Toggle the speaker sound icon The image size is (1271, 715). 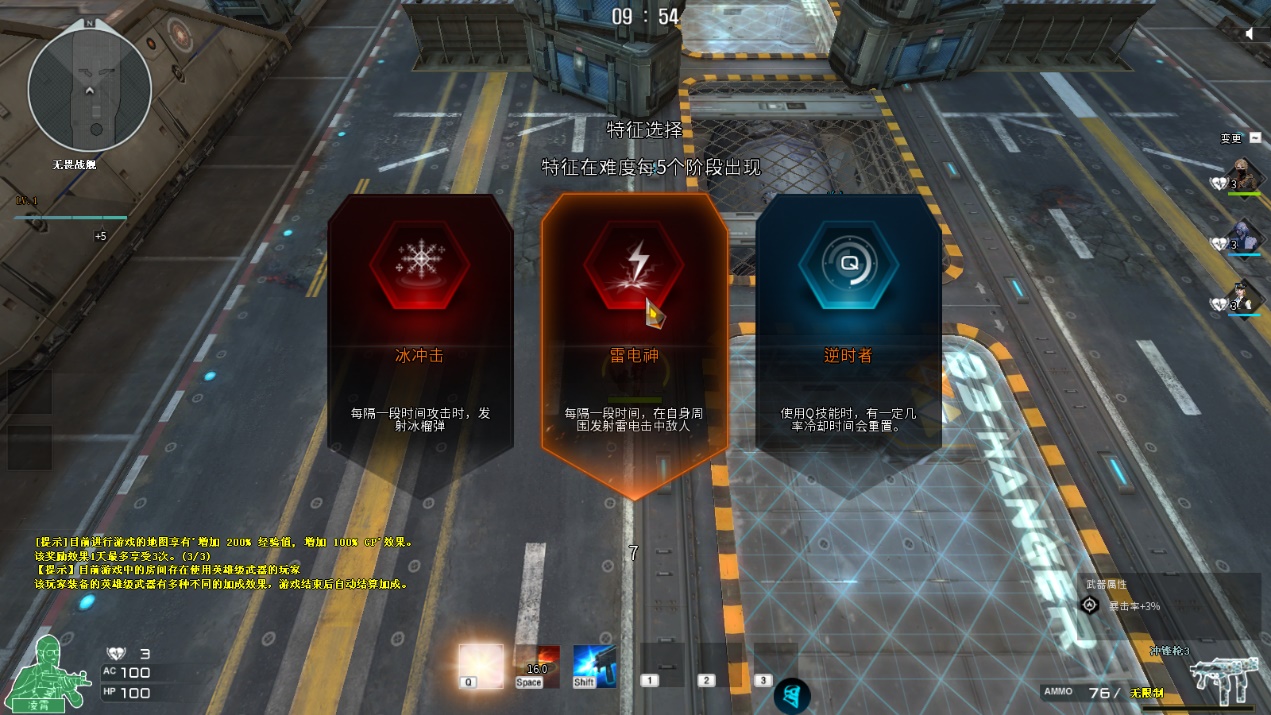point(1250,34)
